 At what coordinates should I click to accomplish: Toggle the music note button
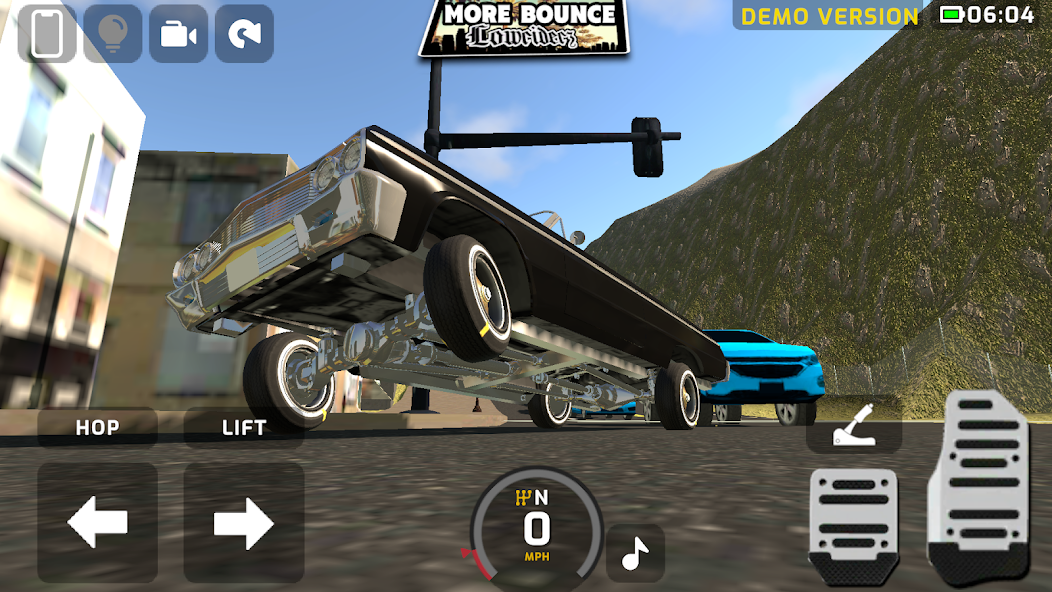(635, 553)
